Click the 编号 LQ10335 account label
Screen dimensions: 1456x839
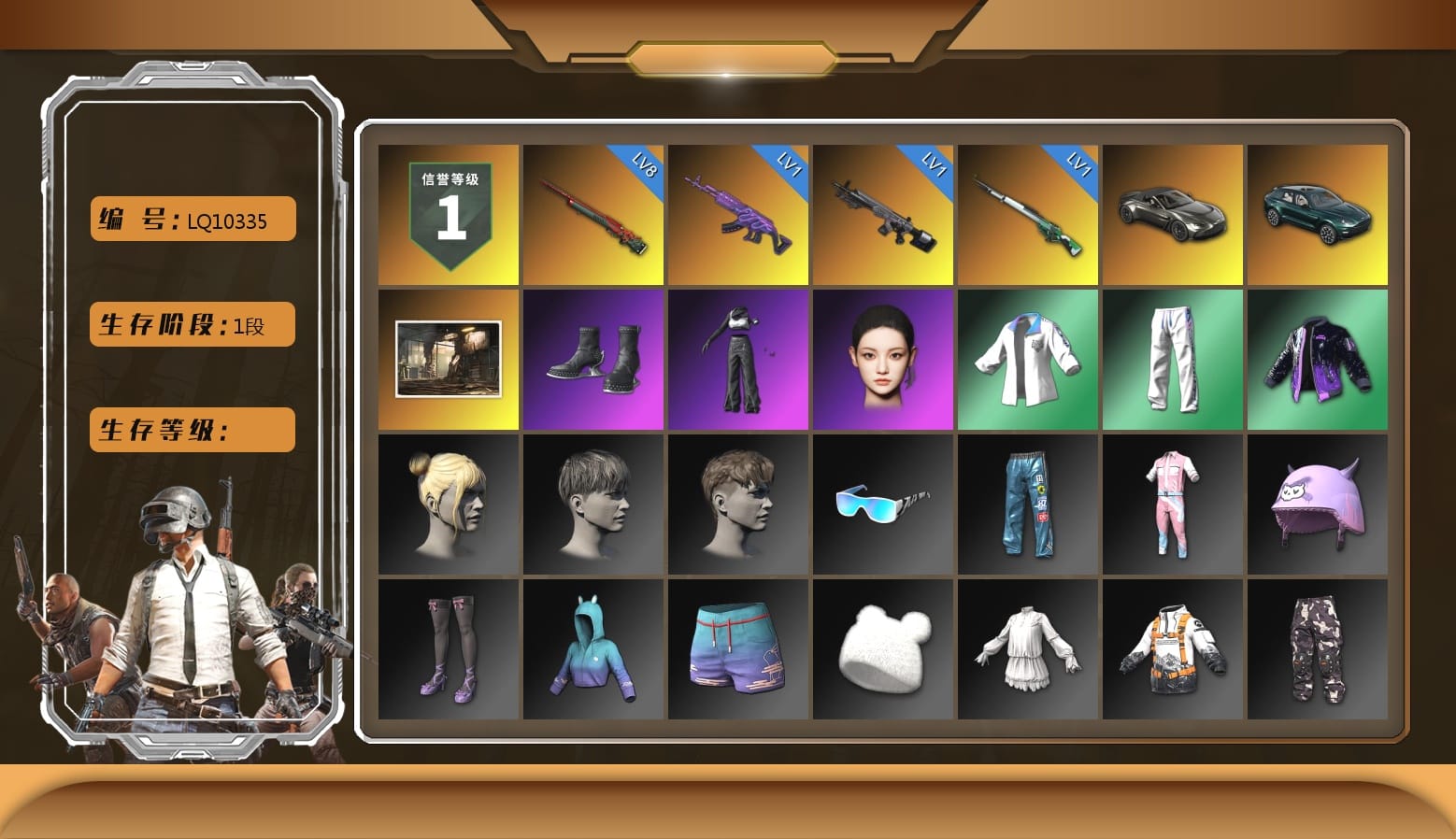tap(191, 219)
